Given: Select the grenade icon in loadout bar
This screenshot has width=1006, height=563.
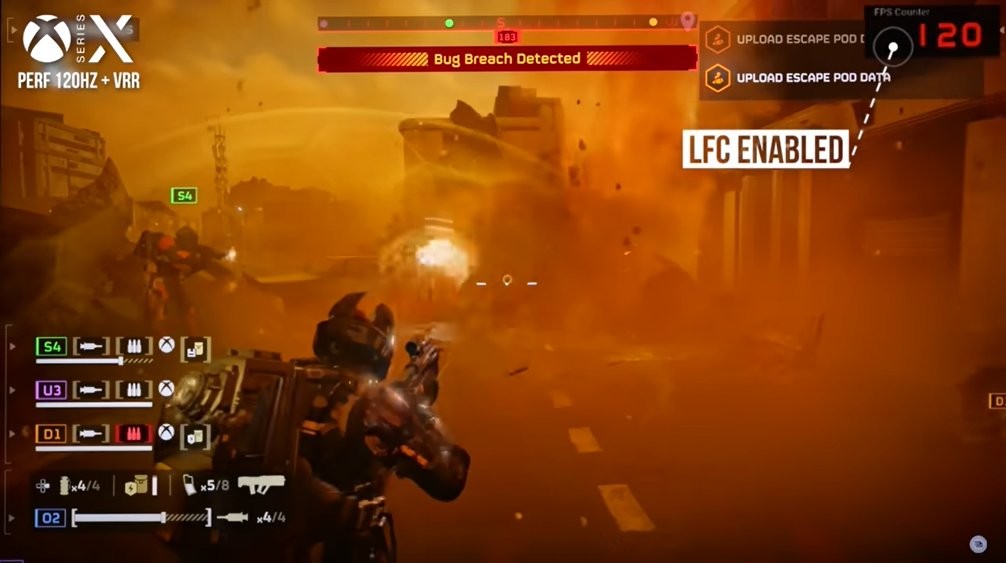Looking at the screenshot, I should (x=66, y=486).
